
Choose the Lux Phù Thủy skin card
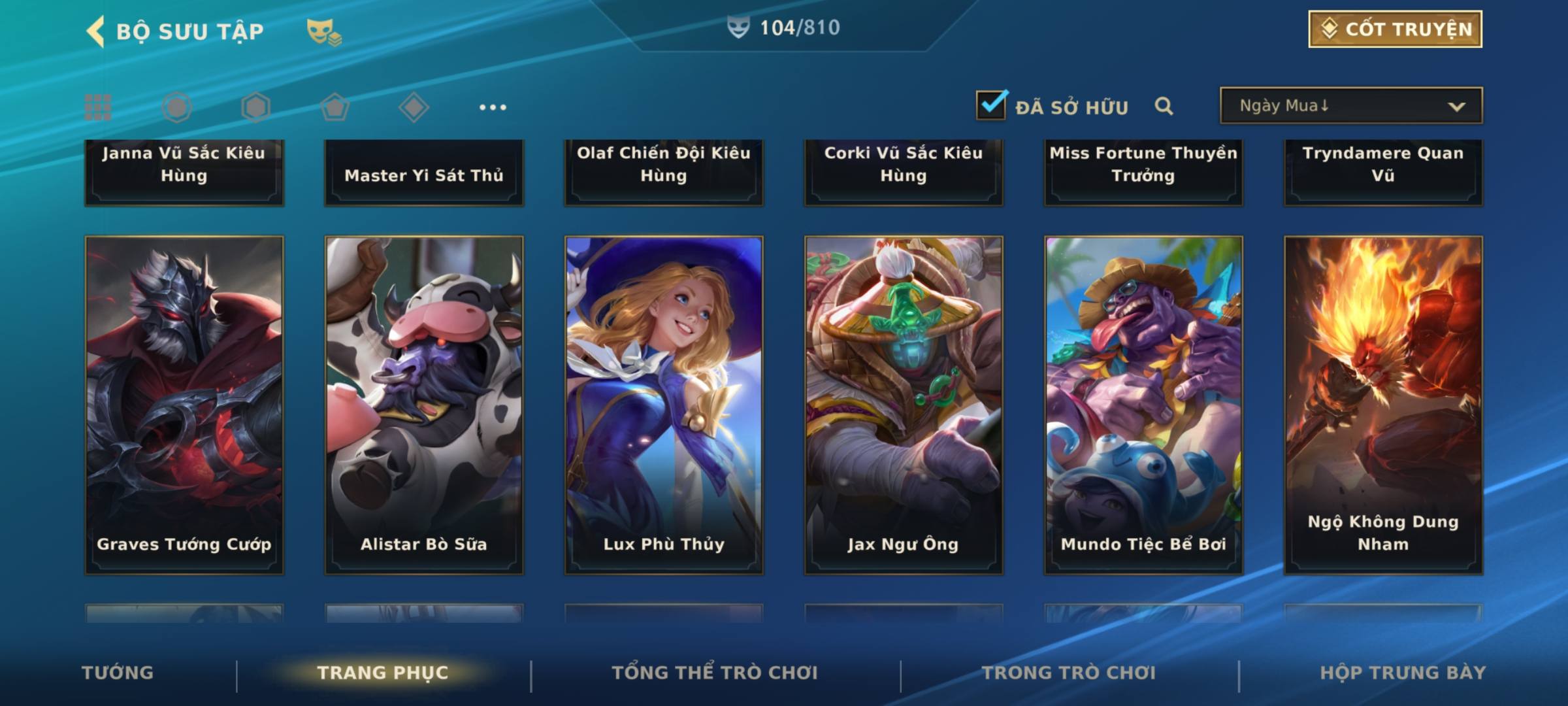tap(664, 405)
